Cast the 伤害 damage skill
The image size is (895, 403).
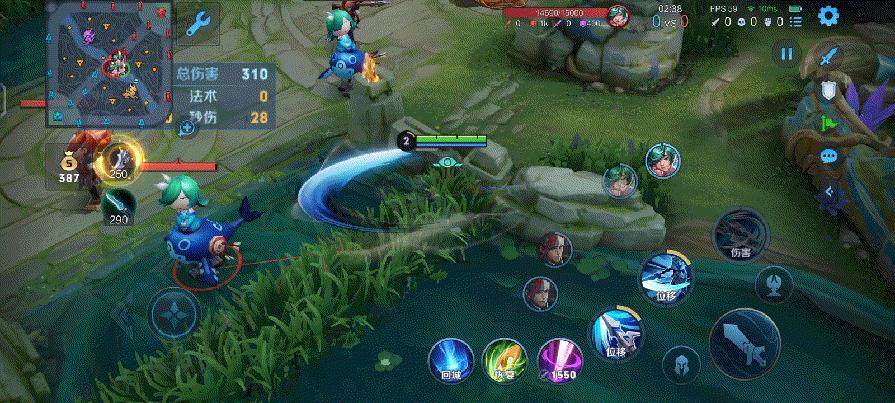pyautogui.click(x=740, y=235)
